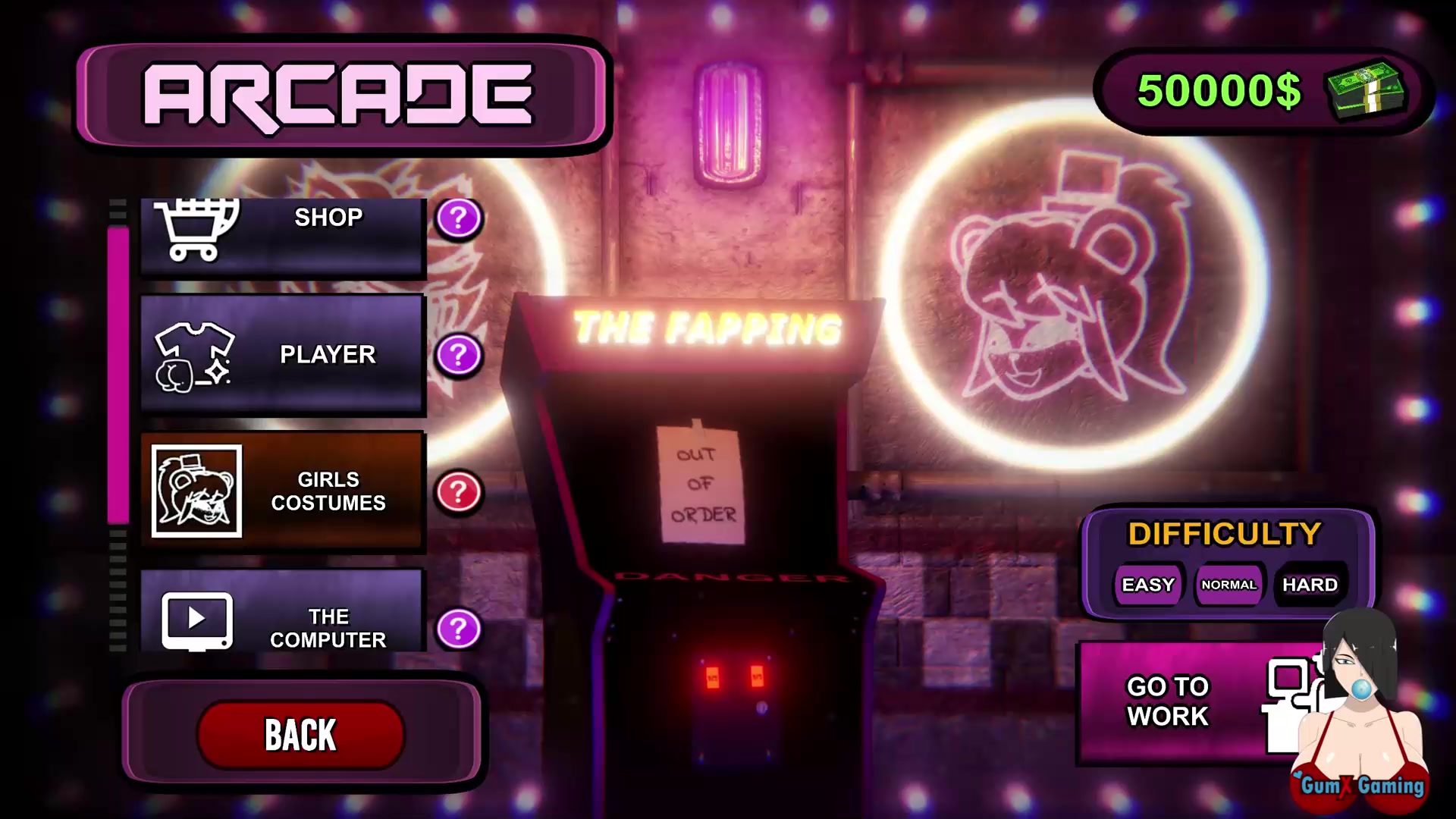The height and width of the screenshot is (819, 1456).
Task: Switch difficulty to Hard
Action: point(1310,585)
